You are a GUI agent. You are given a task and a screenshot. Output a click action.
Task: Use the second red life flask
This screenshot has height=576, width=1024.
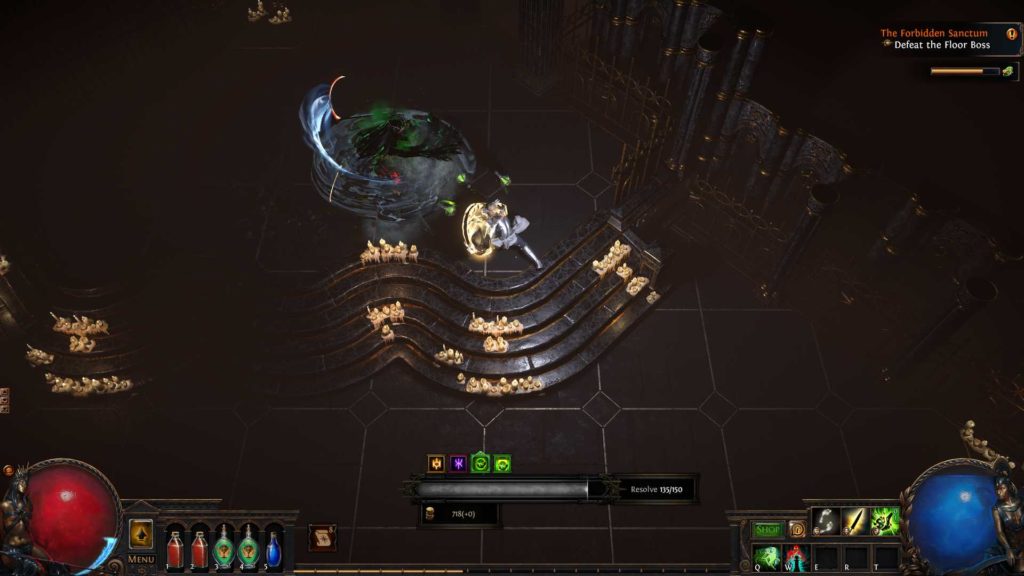point(199,548)
